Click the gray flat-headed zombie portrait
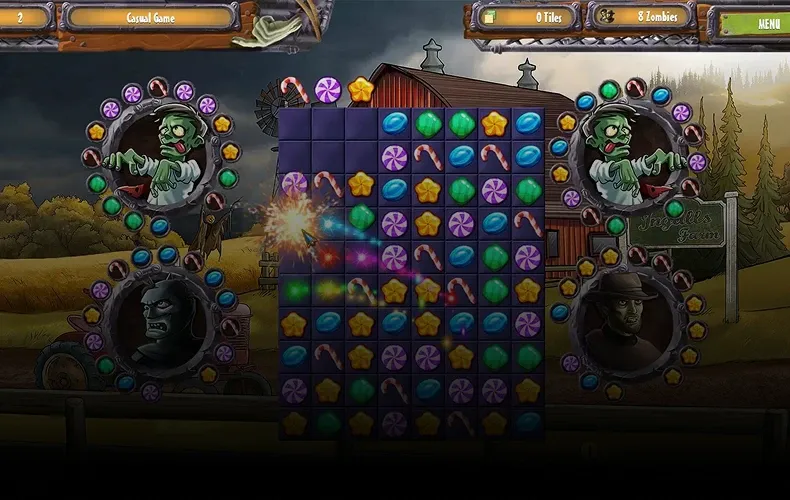Screen dimensions: 790x500 click(161, 322)
